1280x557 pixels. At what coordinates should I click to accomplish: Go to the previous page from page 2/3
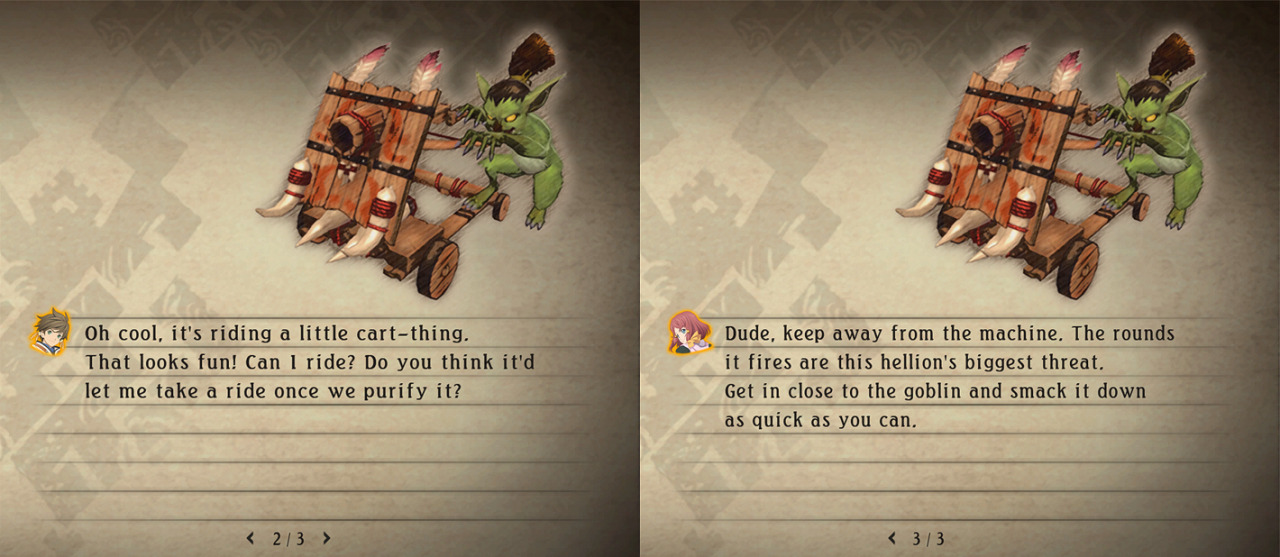point(251,538)
